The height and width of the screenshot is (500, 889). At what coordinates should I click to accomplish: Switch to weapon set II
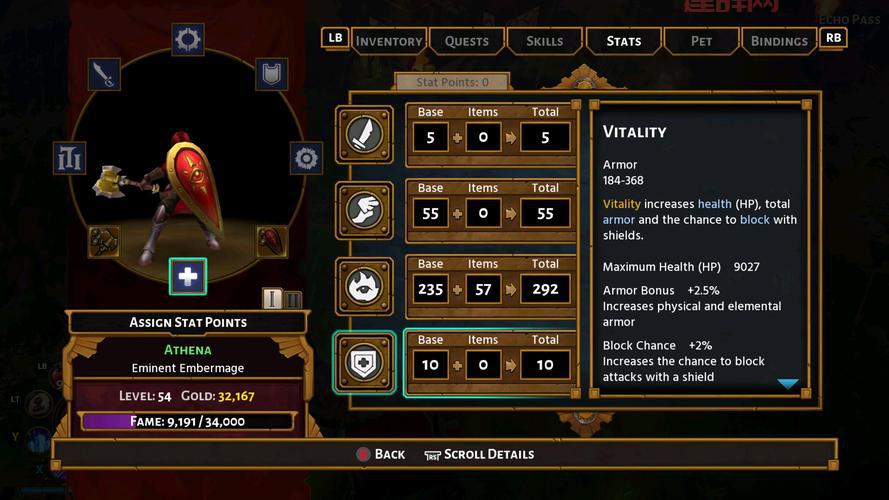coord(292,299)
